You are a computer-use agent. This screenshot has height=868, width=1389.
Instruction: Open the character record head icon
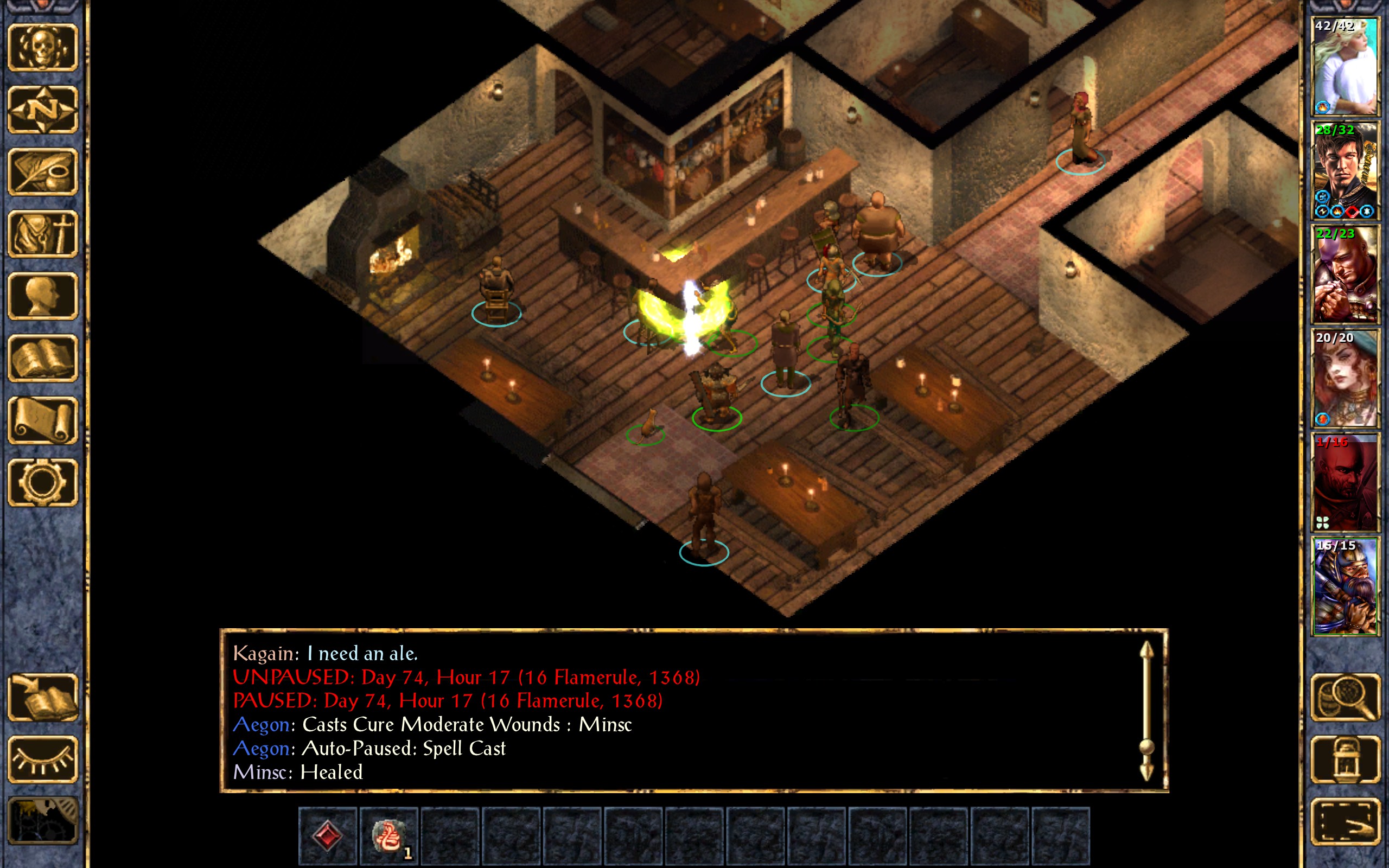pyautogui.click(x=42, y=296)
